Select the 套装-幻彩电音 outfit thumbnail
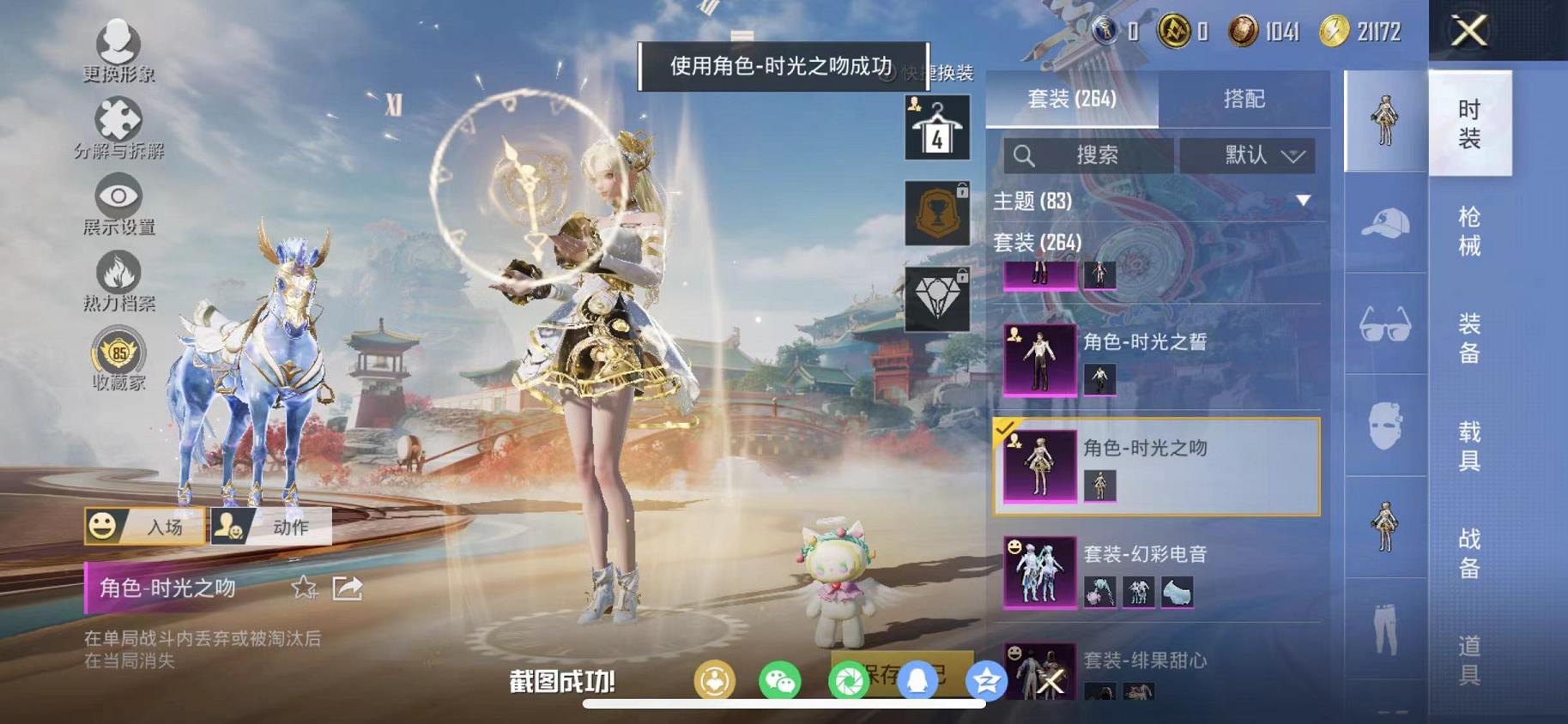 1038,570
